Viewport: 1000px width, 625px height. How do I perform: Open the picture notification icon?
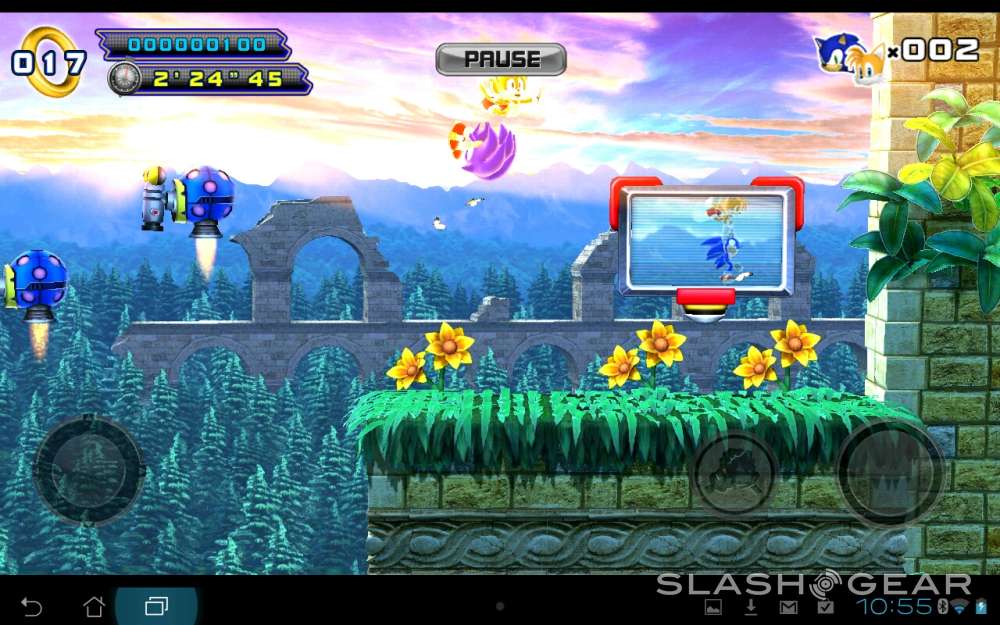point(714,607)
